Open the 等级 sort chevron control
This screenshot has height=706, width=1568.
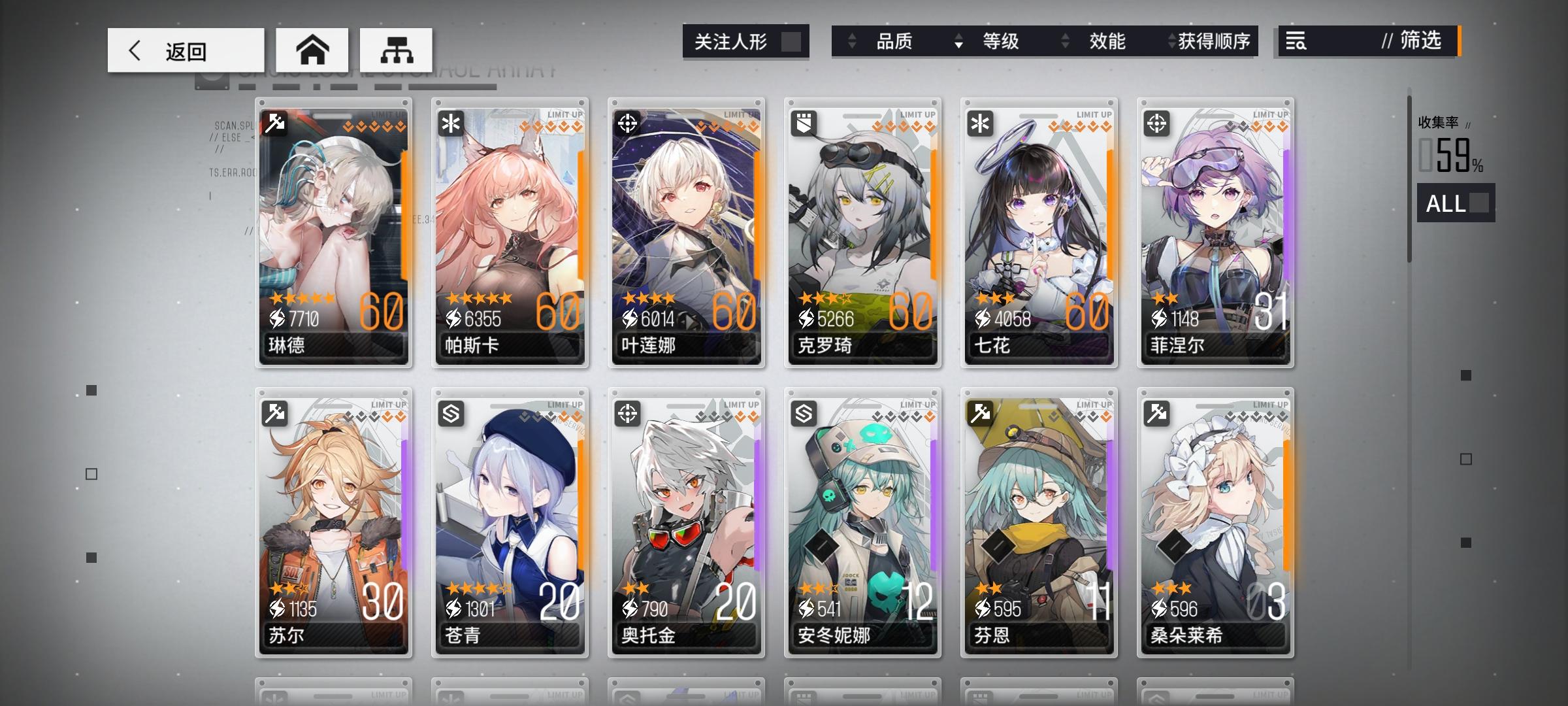pyautogui.click(x=958, y=41)
